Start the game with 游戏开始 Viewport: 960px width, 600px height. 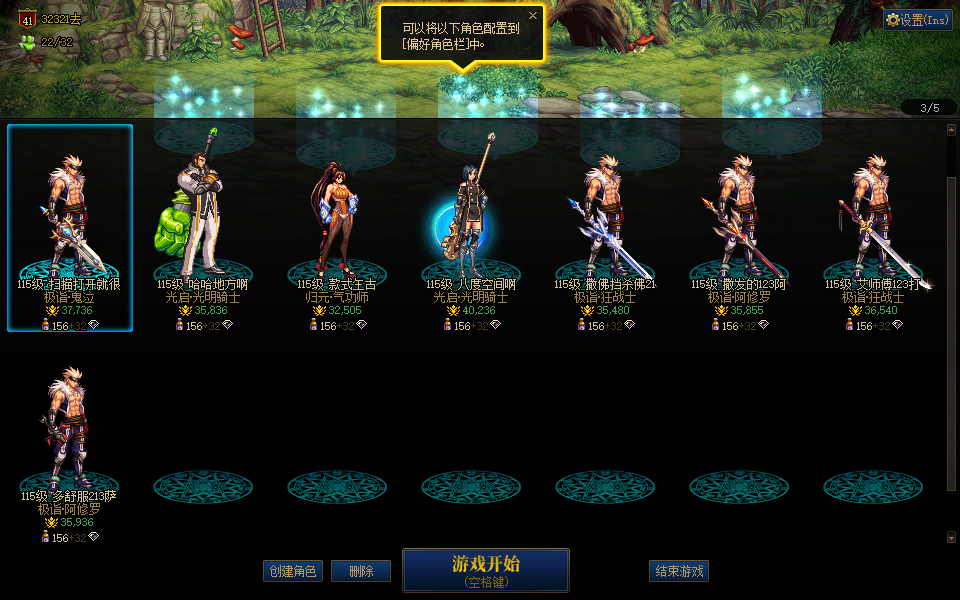tap(485, 569)
